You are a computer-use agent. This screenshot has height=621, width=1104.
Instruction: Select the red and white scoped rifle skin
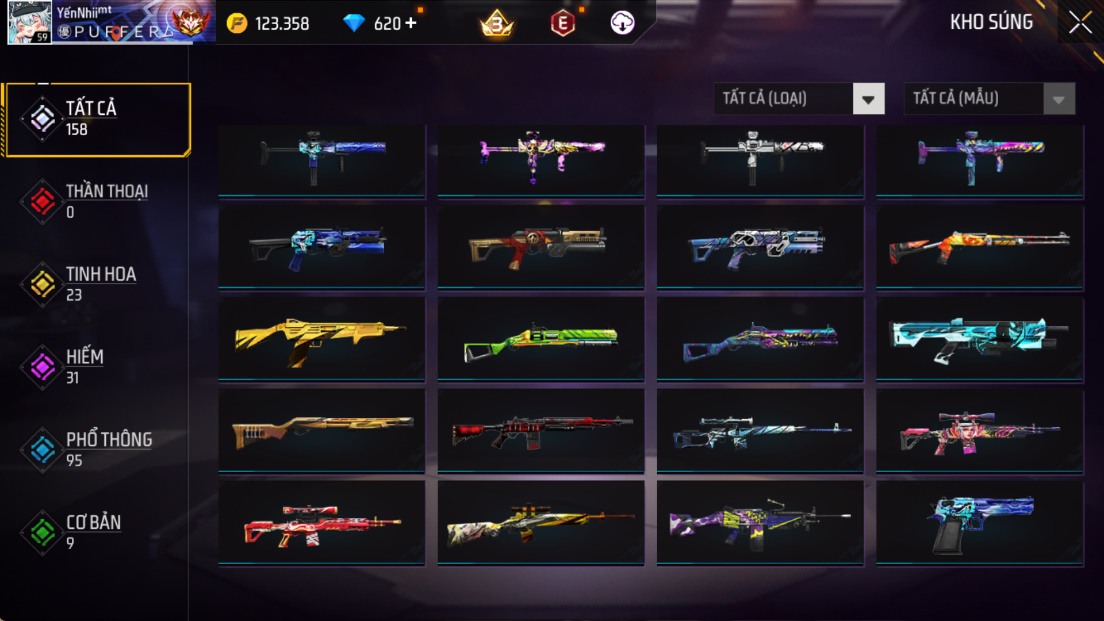tap(321, 522)
